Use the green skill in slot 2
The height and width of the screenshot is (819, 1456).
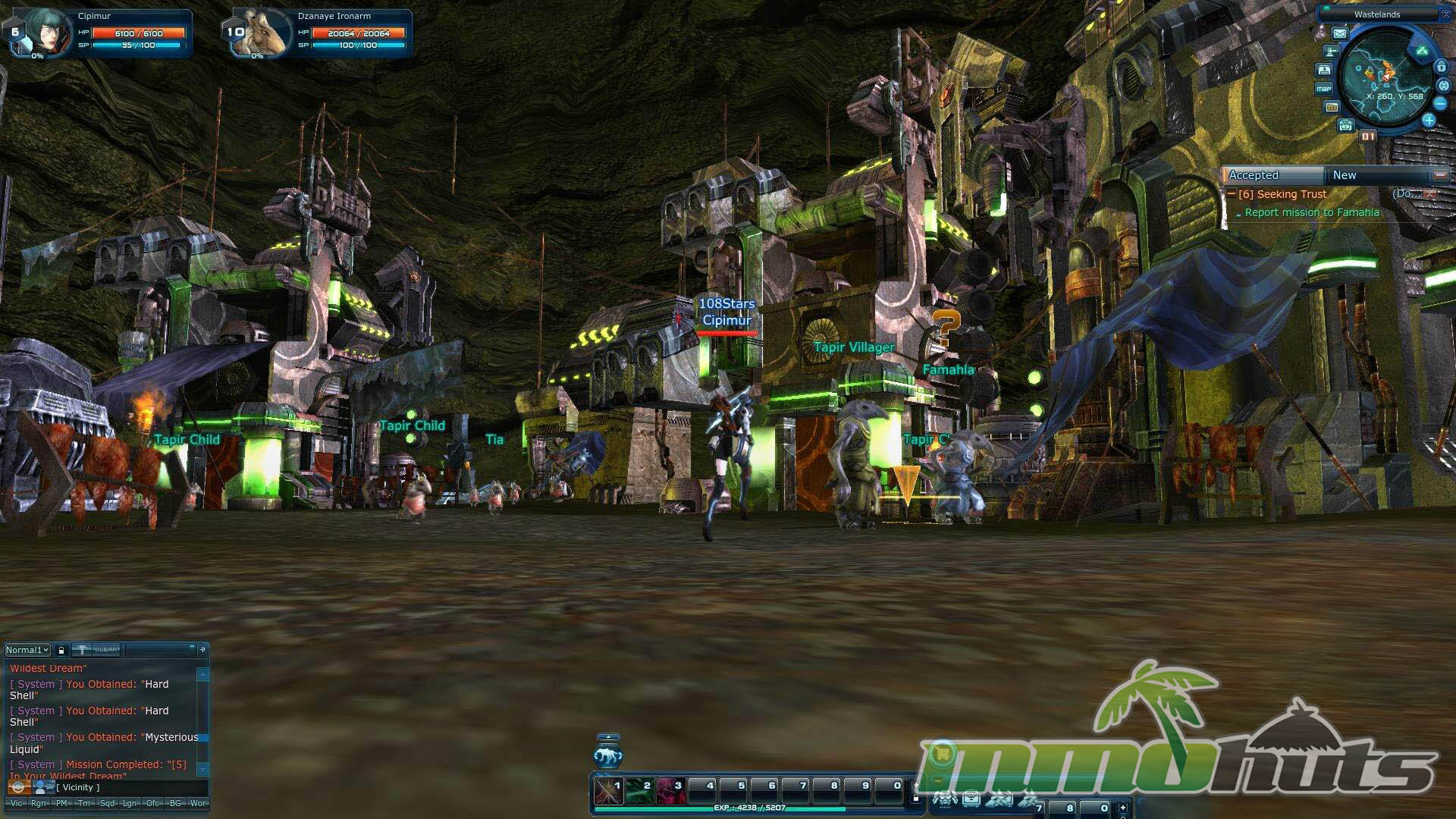click(x=639, y=791)
